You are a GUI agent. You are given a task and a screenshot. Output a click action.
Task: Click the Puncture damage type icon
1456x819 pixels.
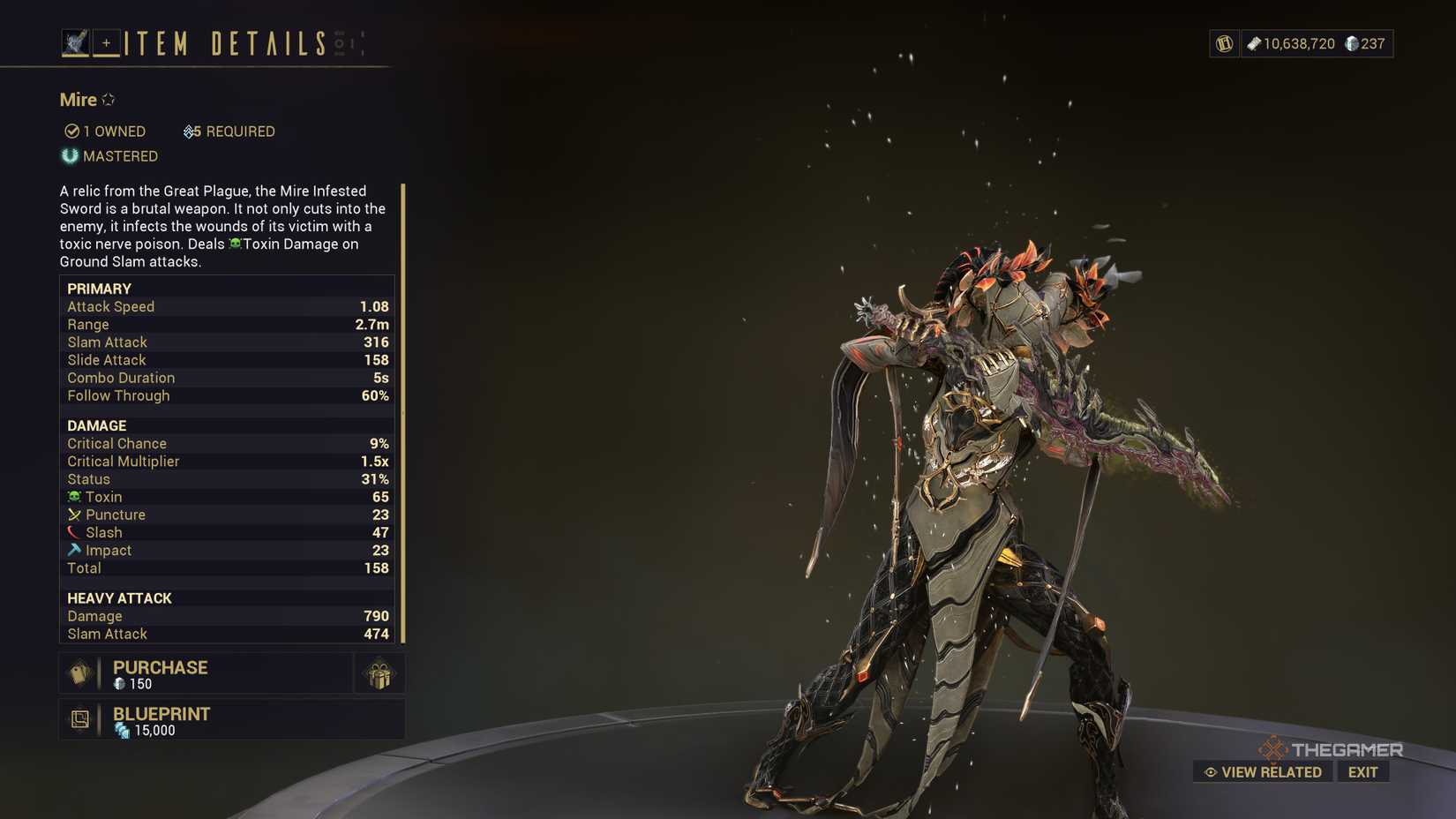pyautogui.click(x=76, y=515)
